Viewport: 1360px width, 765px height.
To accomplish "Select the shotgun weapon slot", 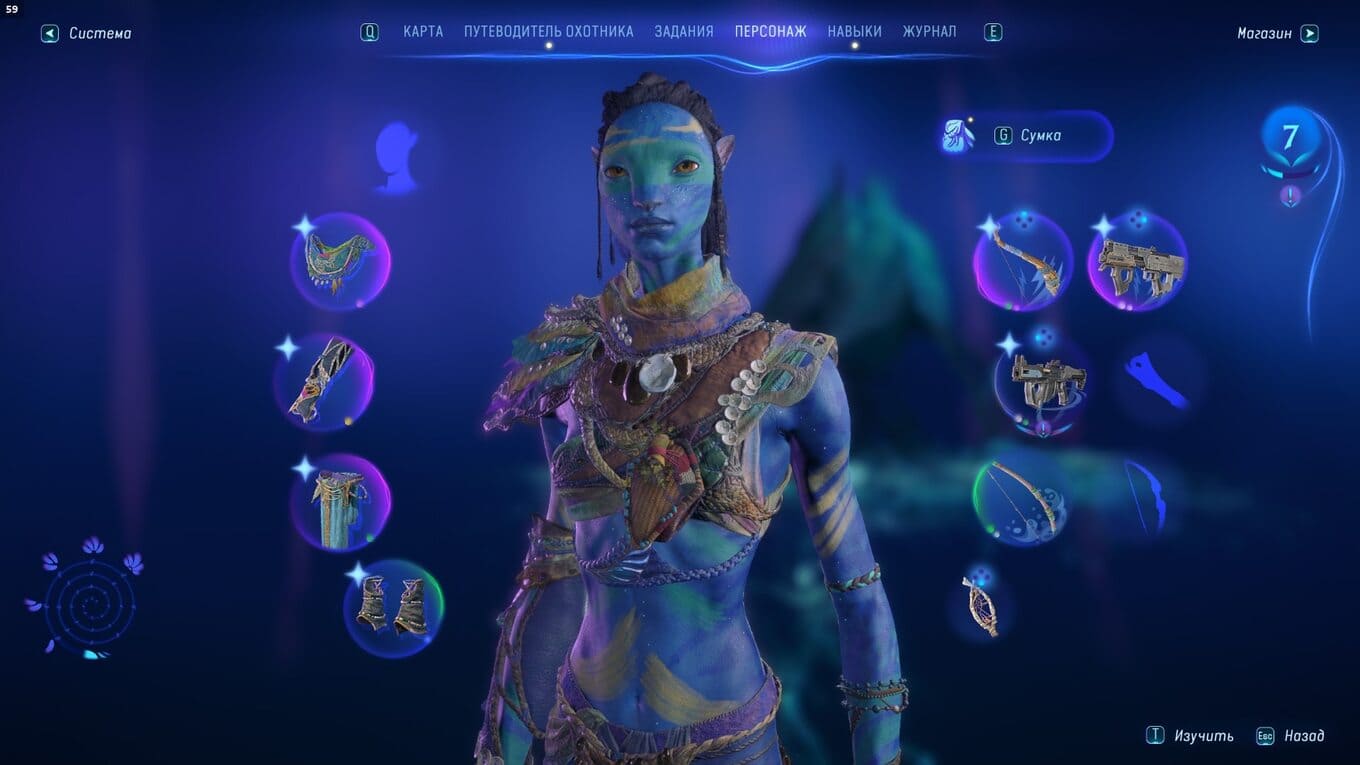I will tap(1042, 383).
